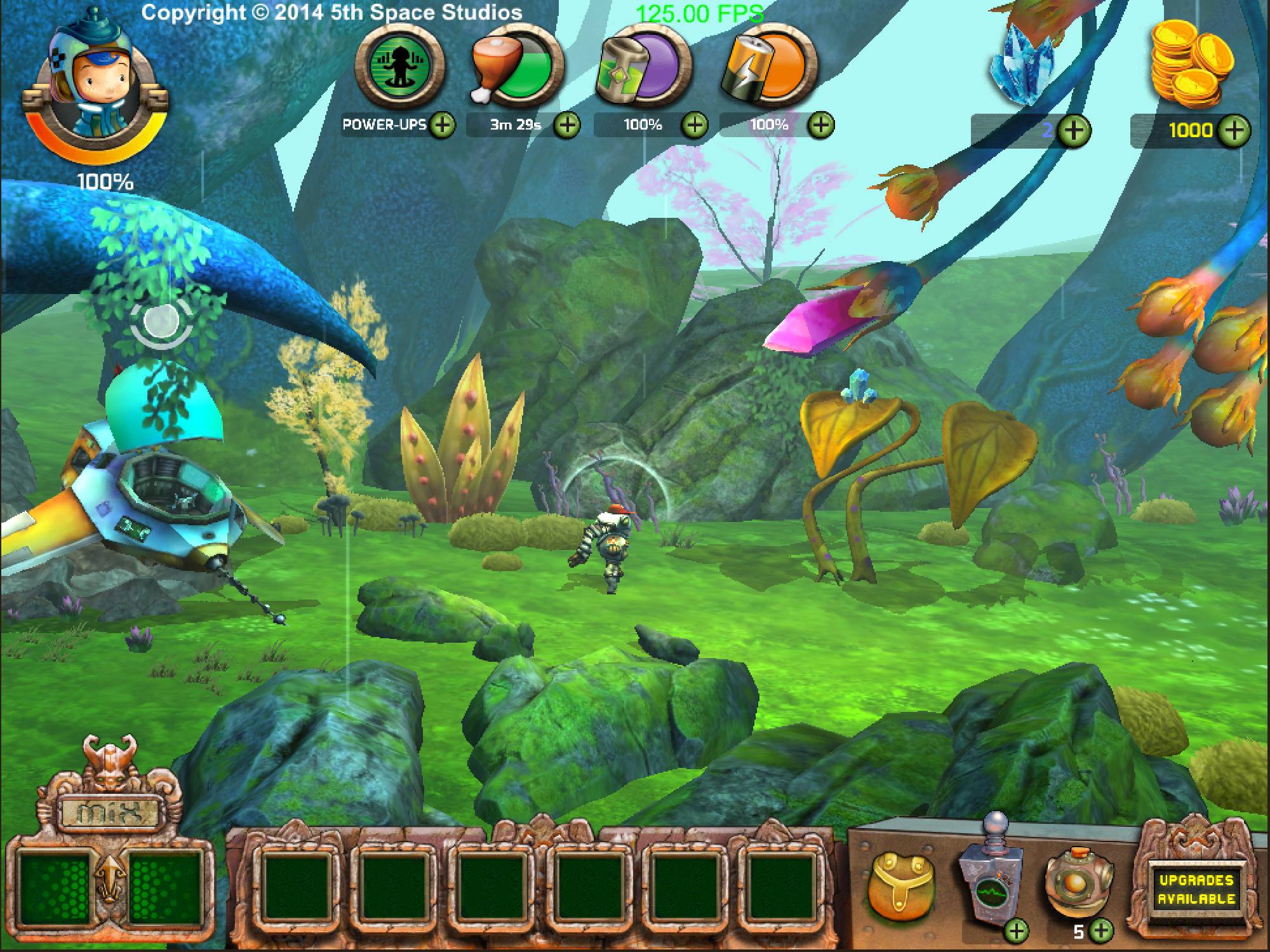Open the yellow backpack inventory

(897, 879)
